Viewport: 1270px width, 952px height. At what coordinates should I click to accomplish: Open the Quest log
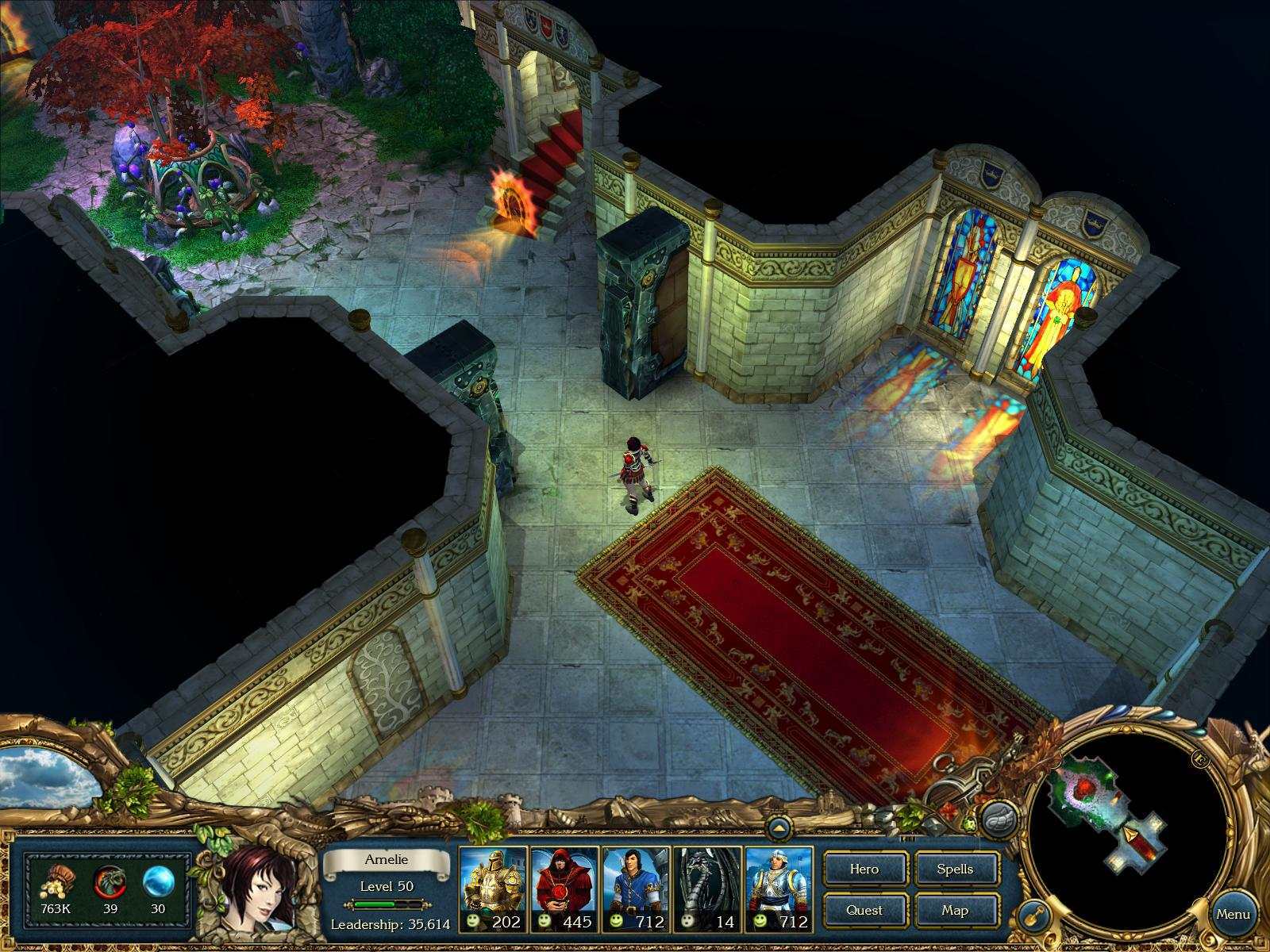click(x=864, y=910)
